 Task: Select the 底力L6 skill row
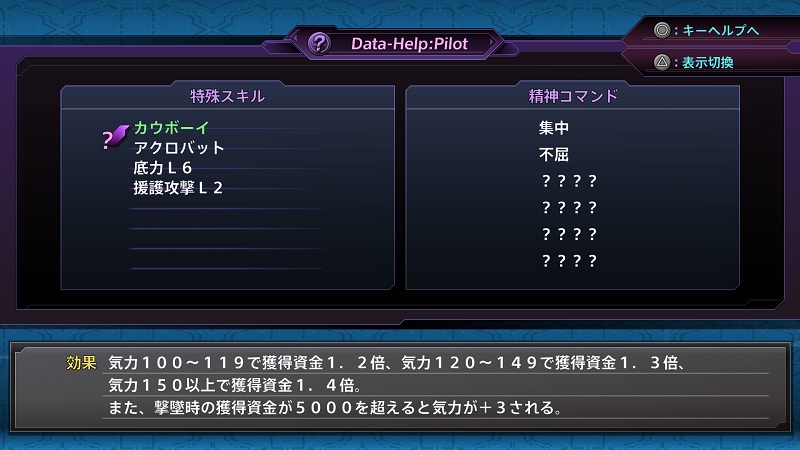click(163, 168)
